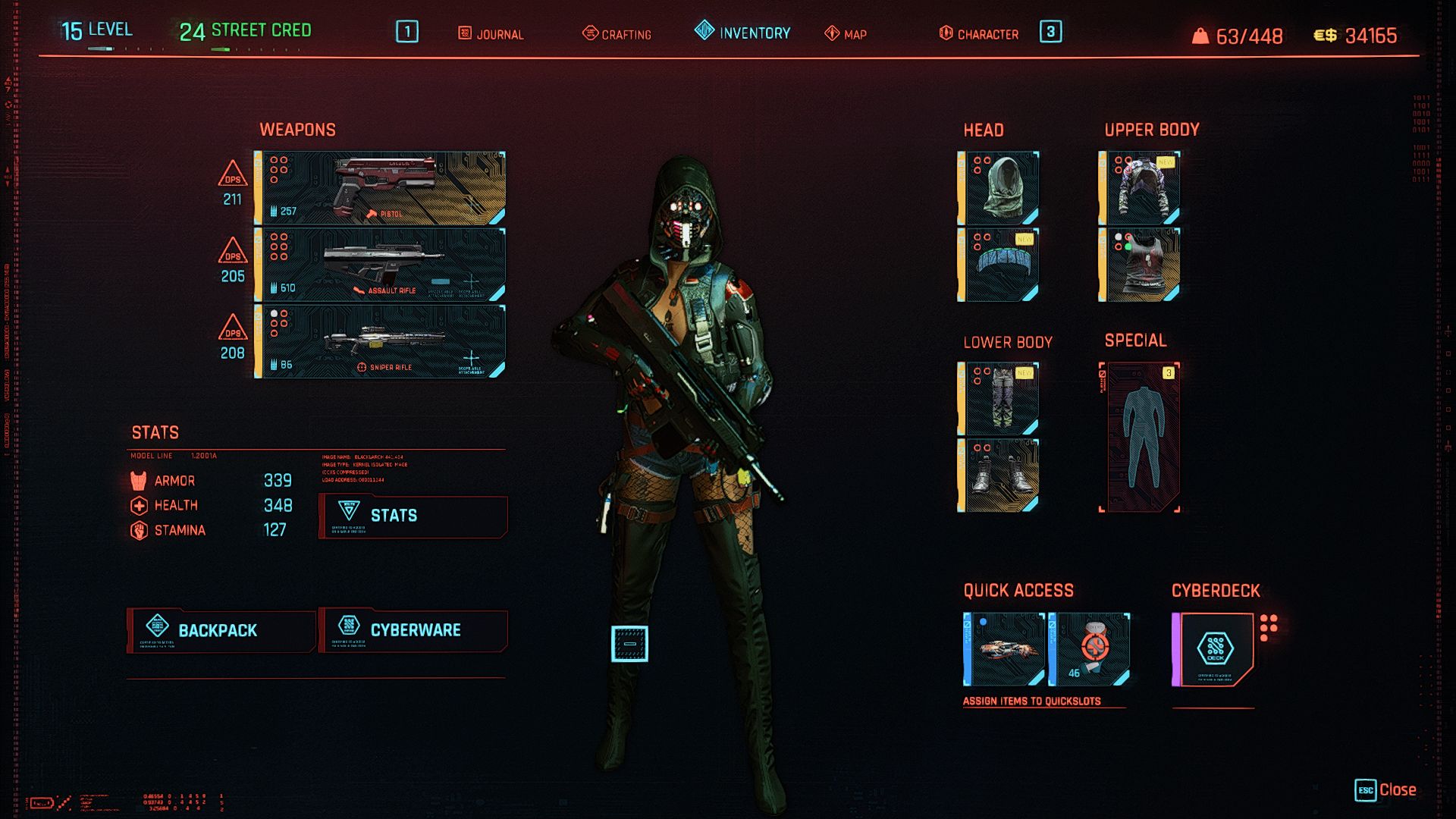Select the boots footwear slot

tap(999, 475)
